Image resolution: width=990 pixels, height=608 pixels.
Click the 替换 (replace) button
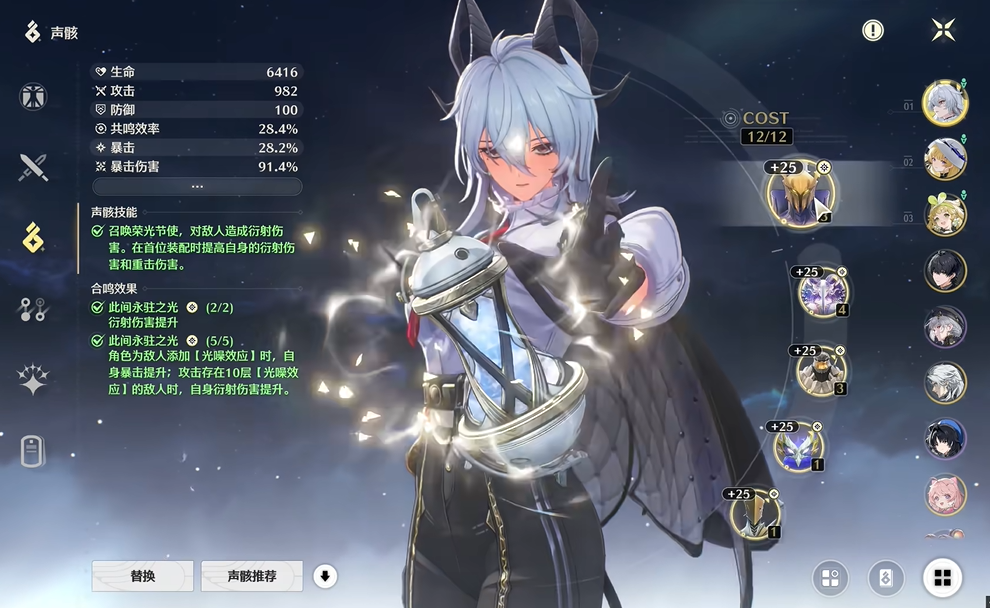142,576
